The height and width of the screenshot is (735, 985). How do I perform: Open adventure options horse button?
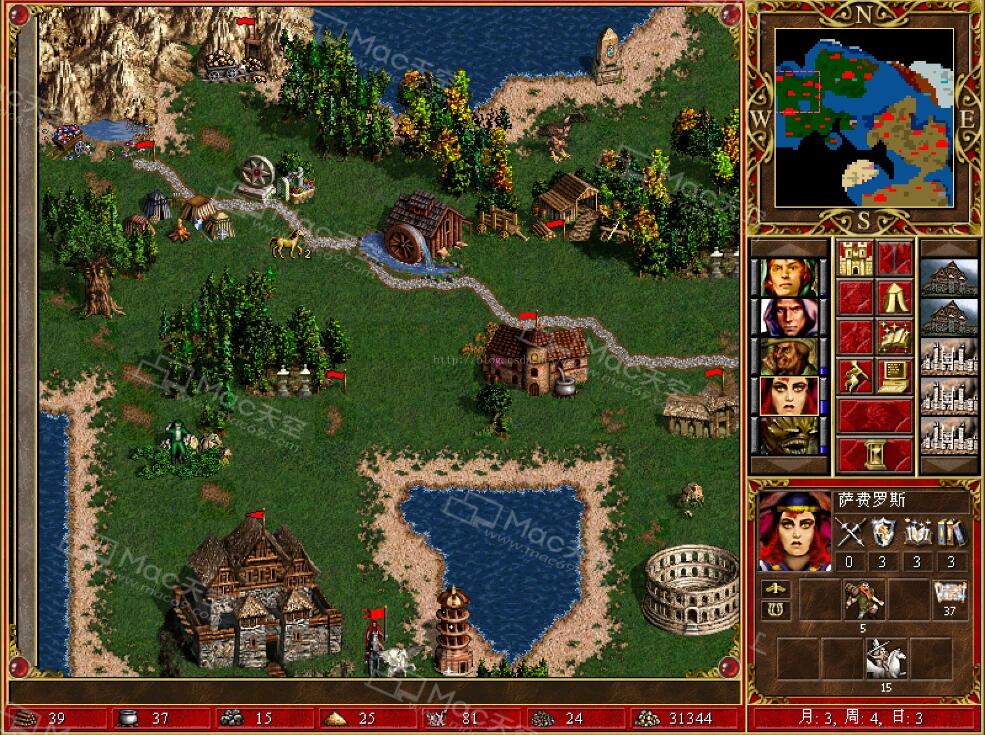click(x=855, y=376)
